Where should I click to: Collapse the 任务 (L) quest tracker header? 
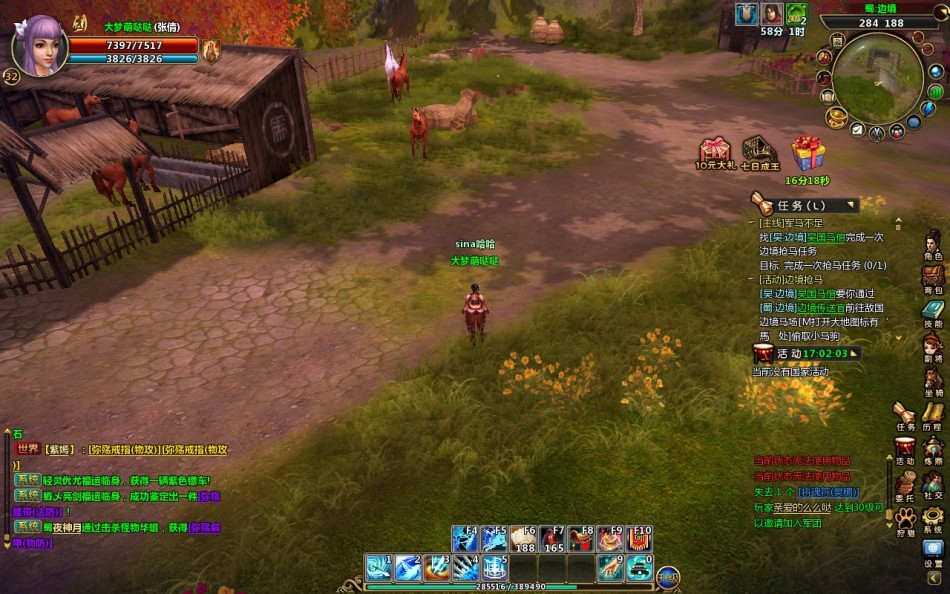pos(851,205)
